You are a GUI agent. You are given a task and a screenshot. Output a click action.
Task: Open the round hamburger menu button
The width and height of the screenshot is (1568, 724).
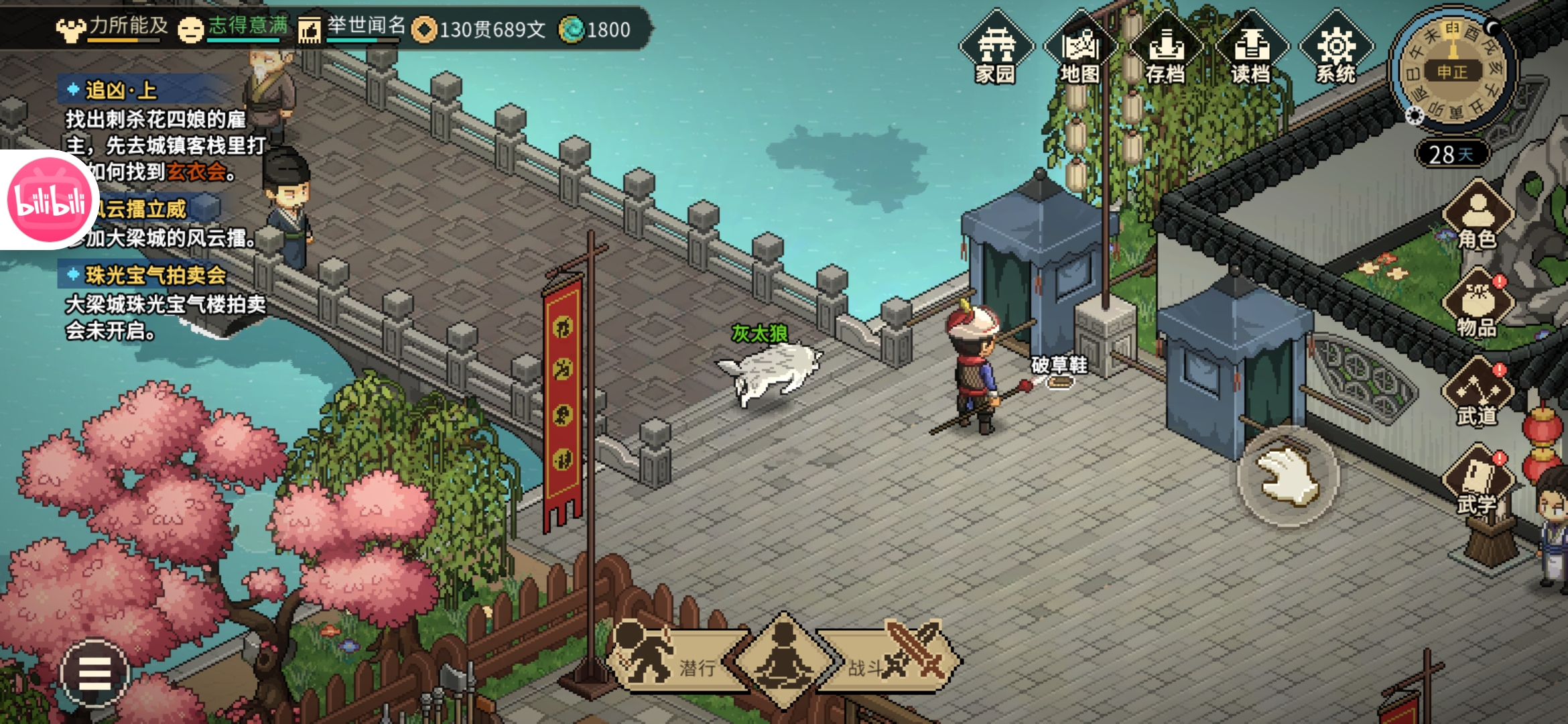[x=94, y=672]
